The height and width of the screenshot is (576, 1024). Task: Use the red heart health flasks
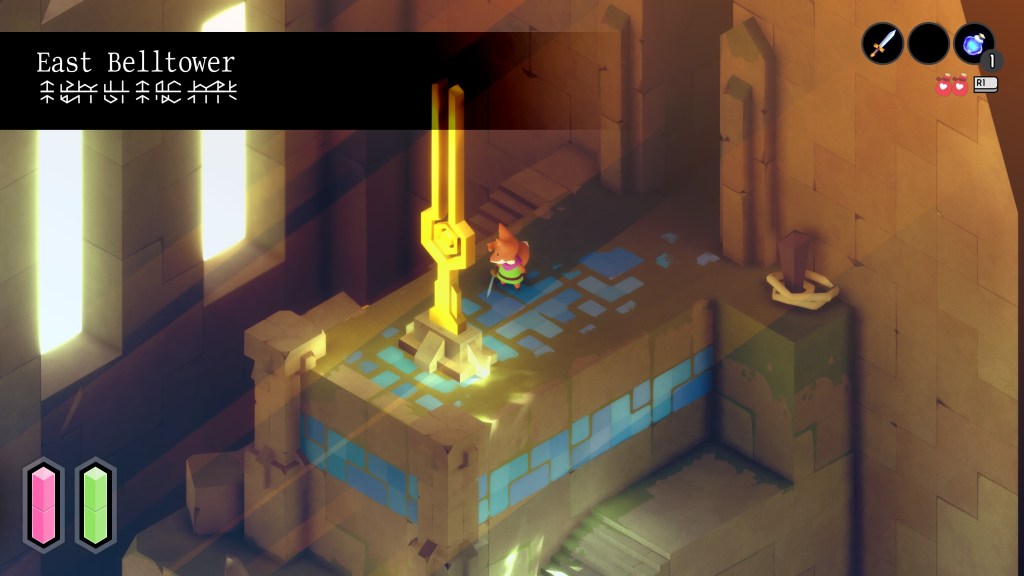(x=952, y=86)
